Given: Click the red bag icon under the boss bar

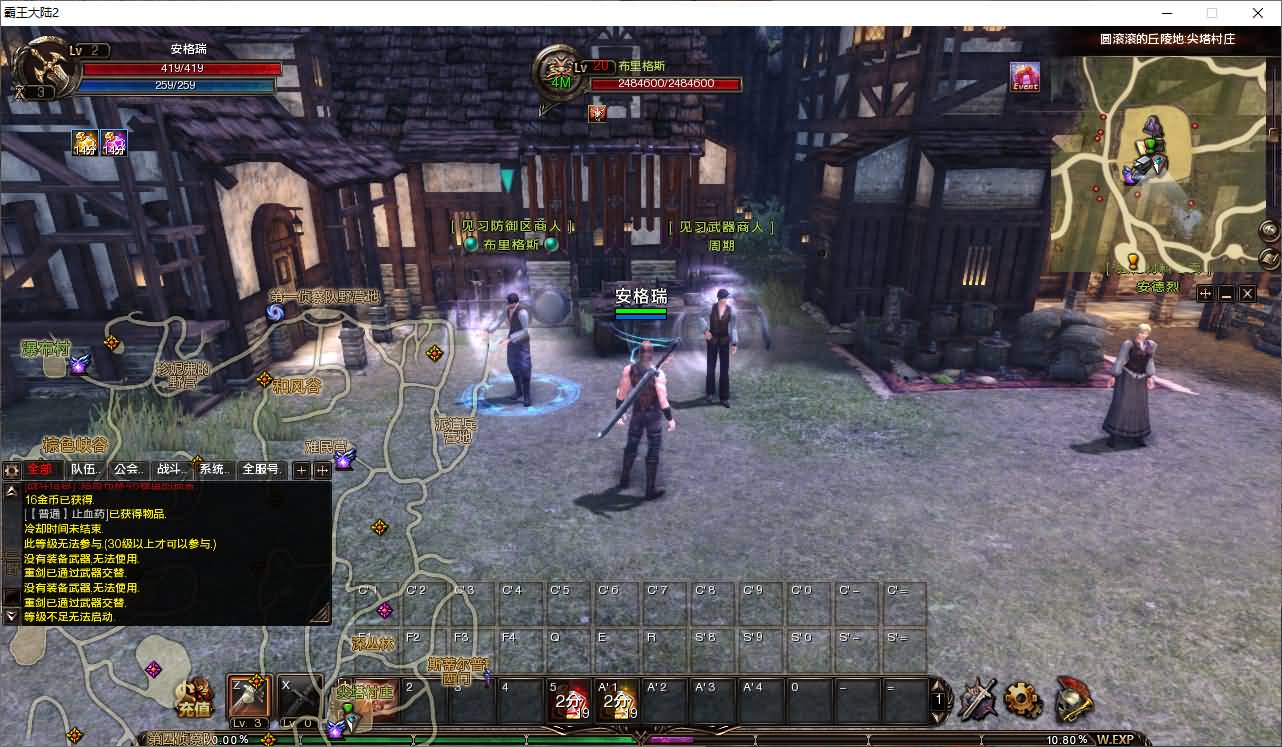Looking at the screenshot, I should click(x=597, y=113).
